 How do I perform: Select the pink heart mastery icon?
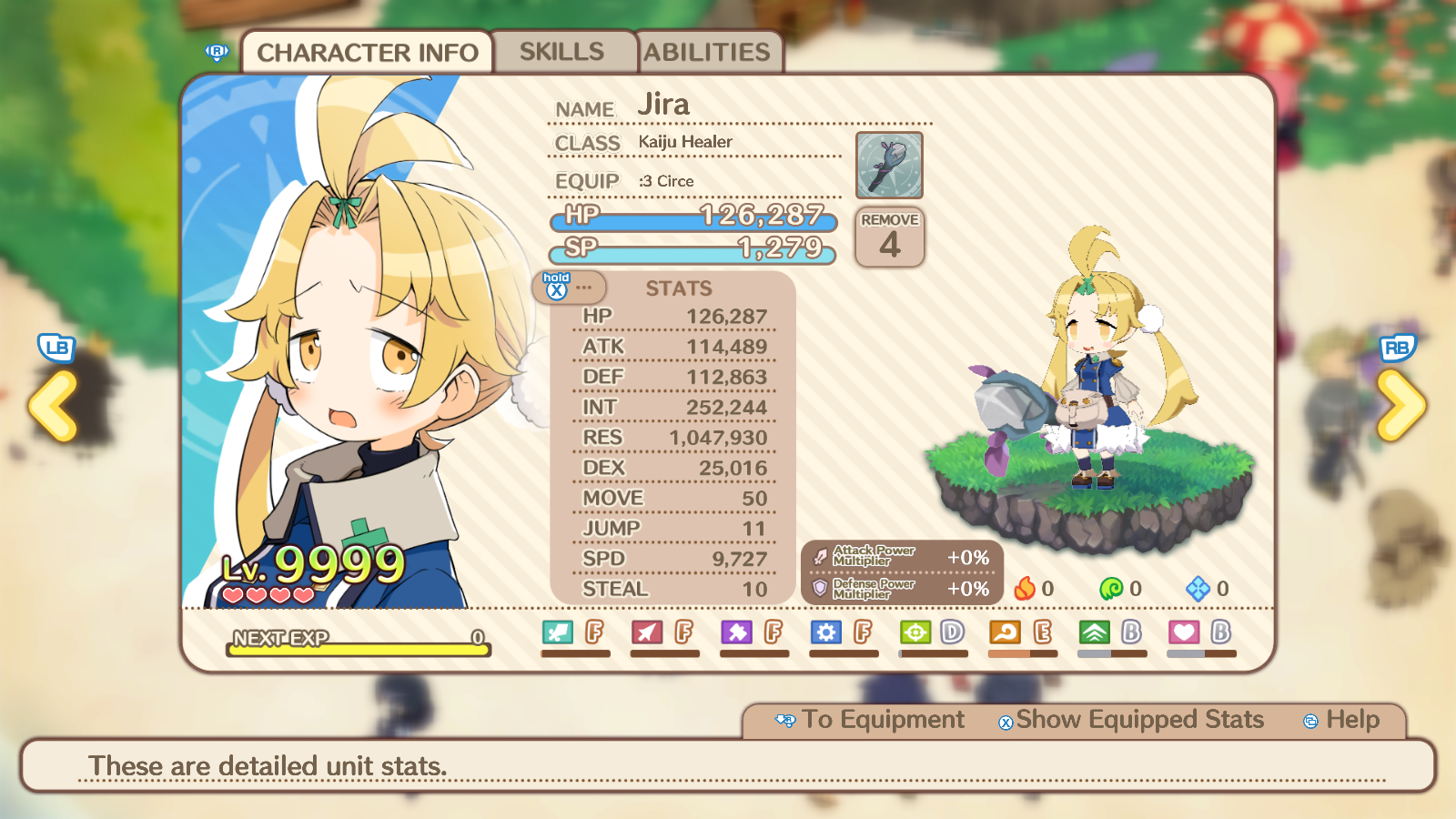click(1184, 632)
